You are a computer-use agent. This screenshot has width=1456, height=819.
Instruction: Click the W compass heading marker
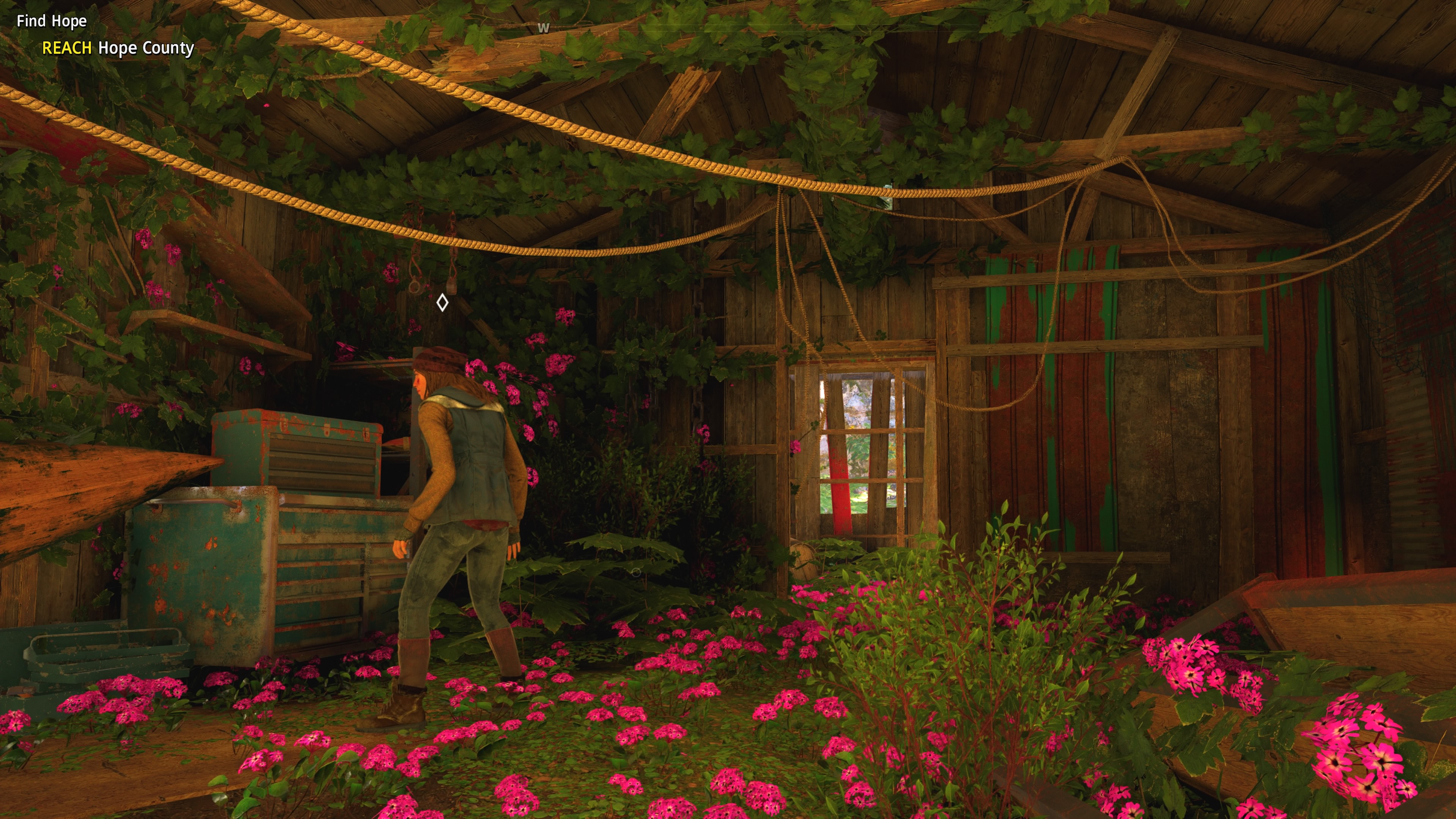pos(543,28)
